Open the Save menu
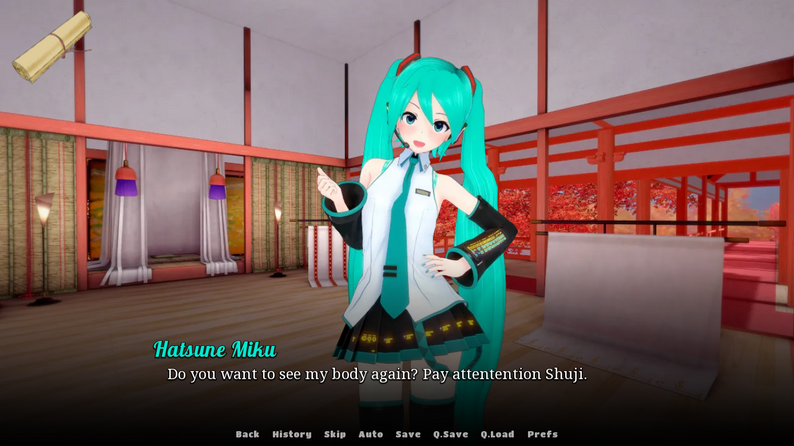Viewport: 794px width, 446px height. (408, 434)
